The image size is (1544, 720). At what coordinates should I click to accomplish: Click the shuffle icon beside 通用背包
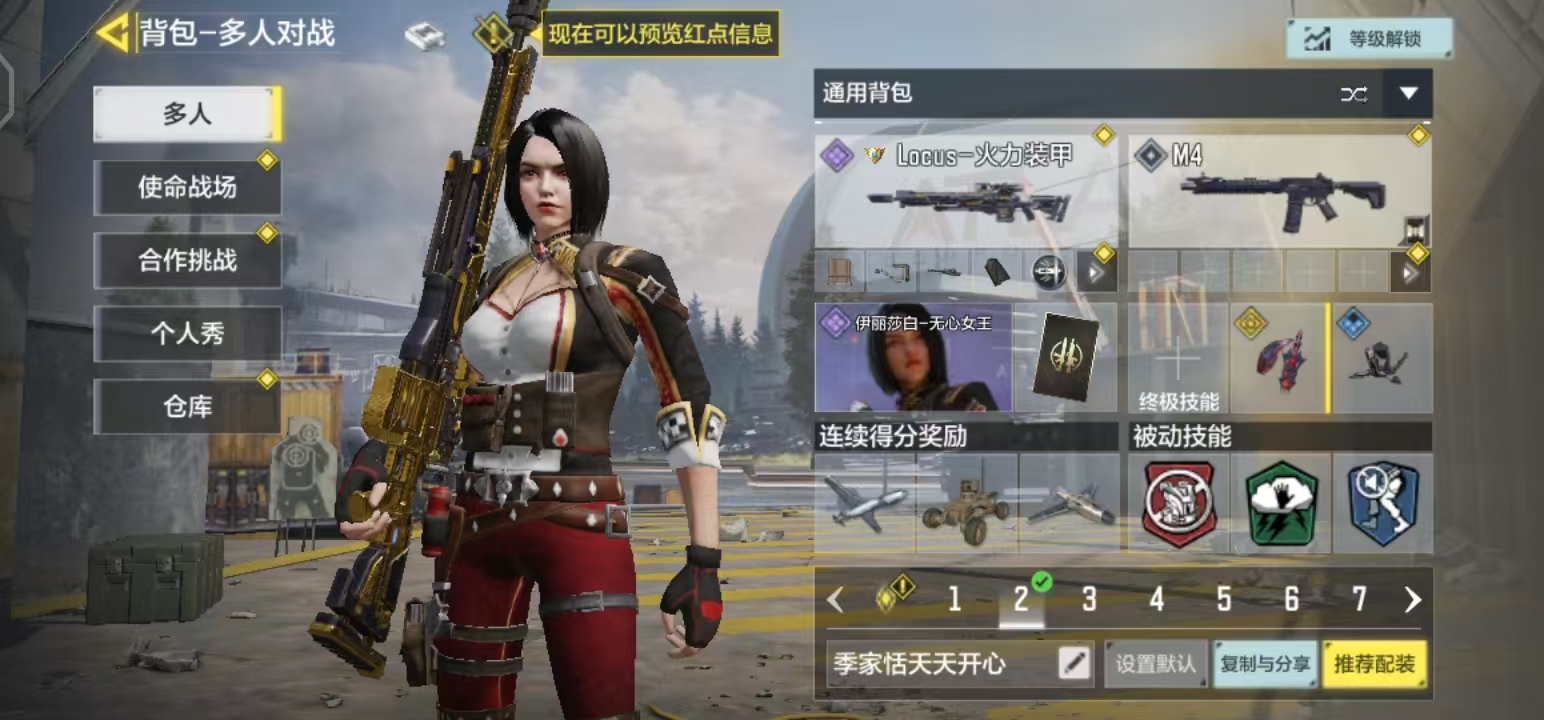click(1354, 94)
